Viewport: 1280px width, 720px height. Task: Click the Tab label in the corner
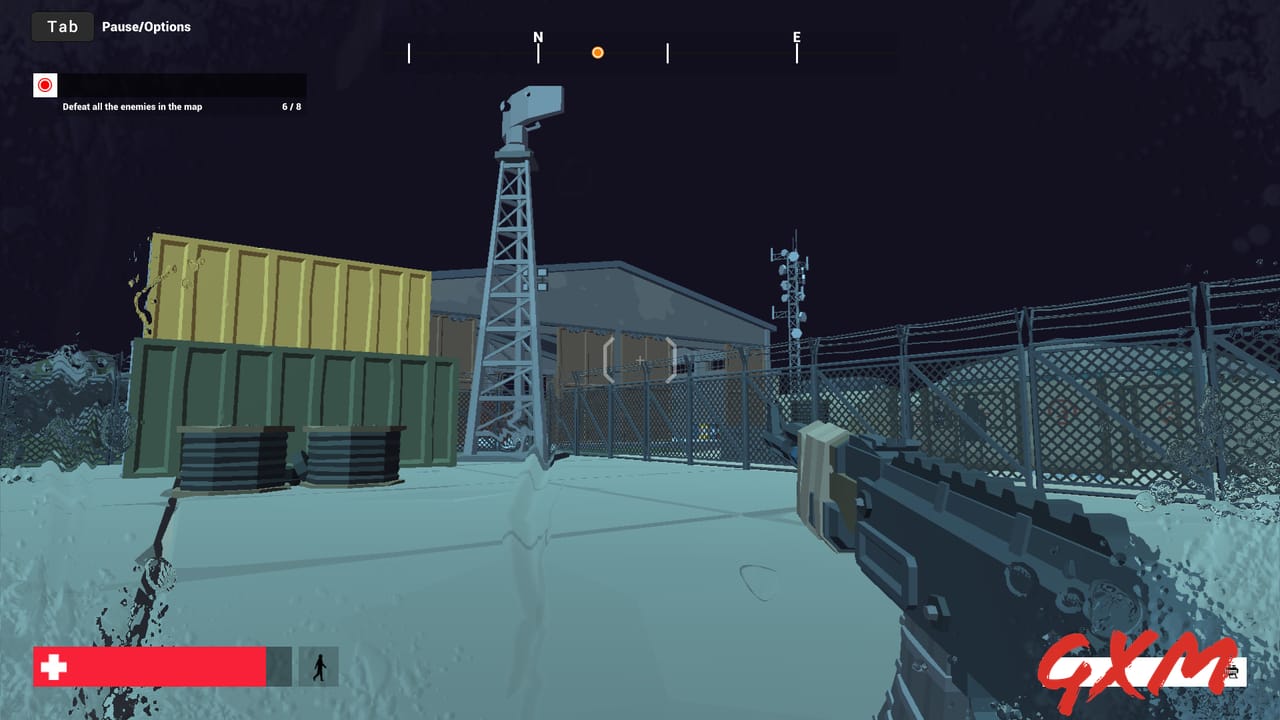tap(62, 26)
